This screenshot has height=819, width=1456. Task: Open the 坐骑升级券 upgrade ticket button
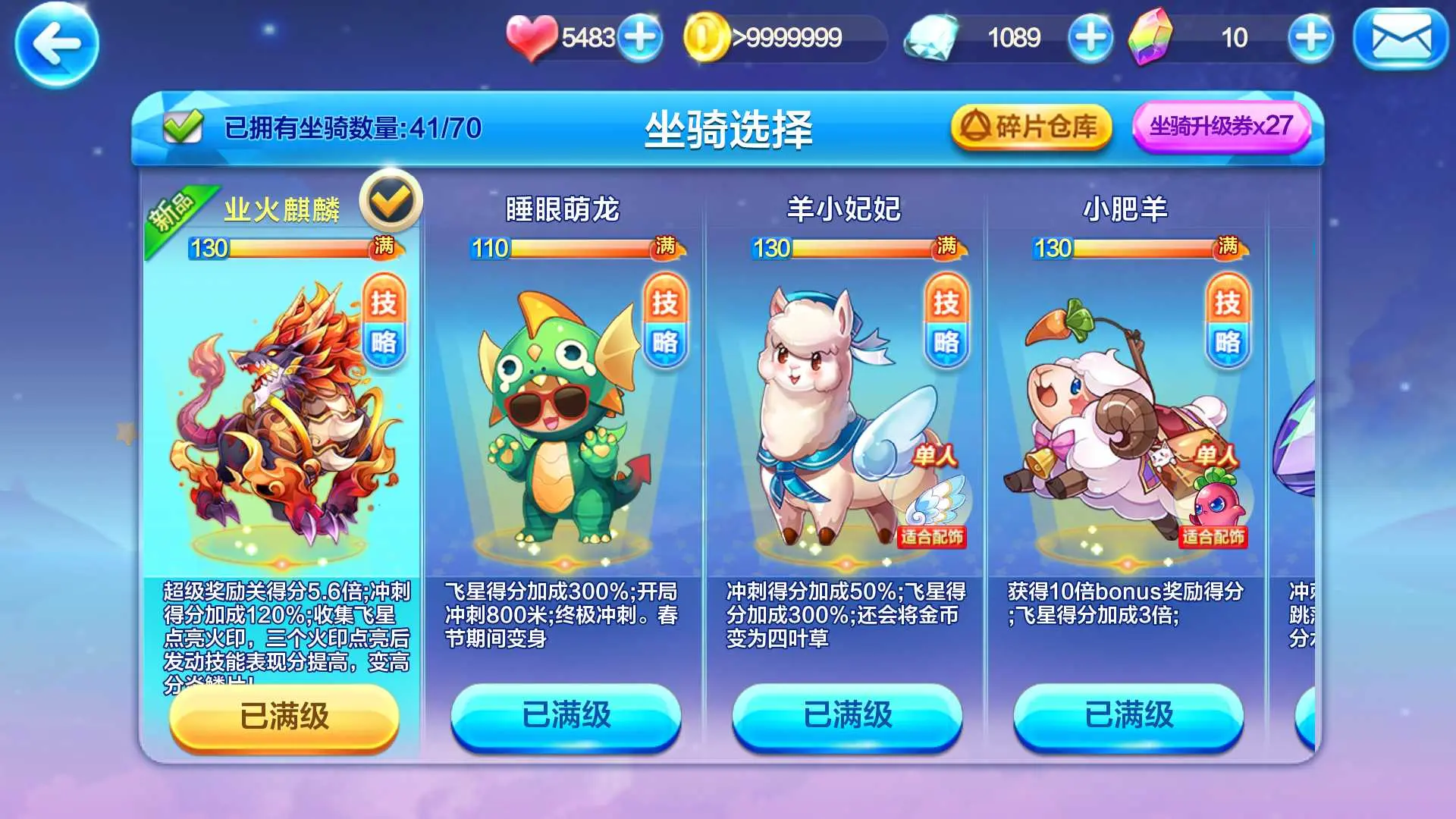(x=1221, y=127)
